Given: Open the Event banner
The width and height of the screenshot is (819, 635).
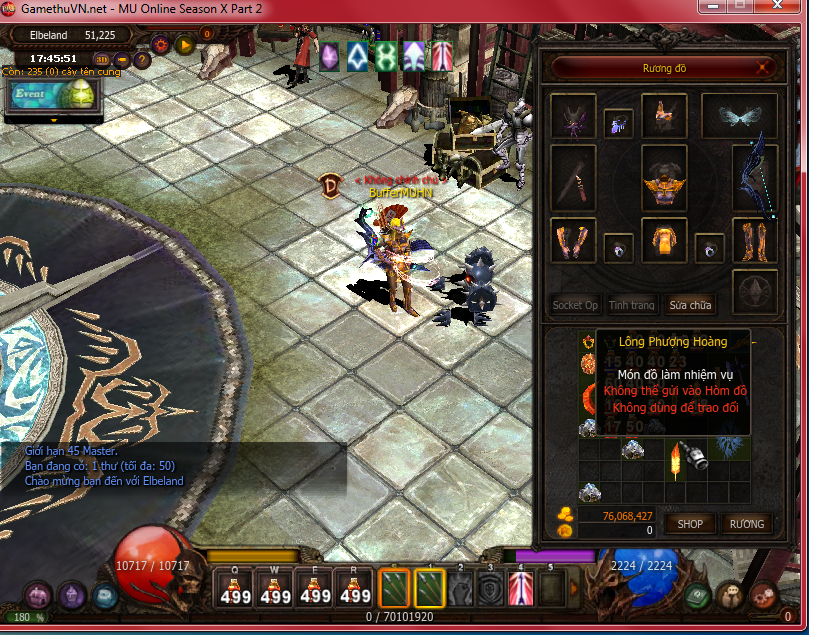Looking at the screenshot, I should pos(51,94).
